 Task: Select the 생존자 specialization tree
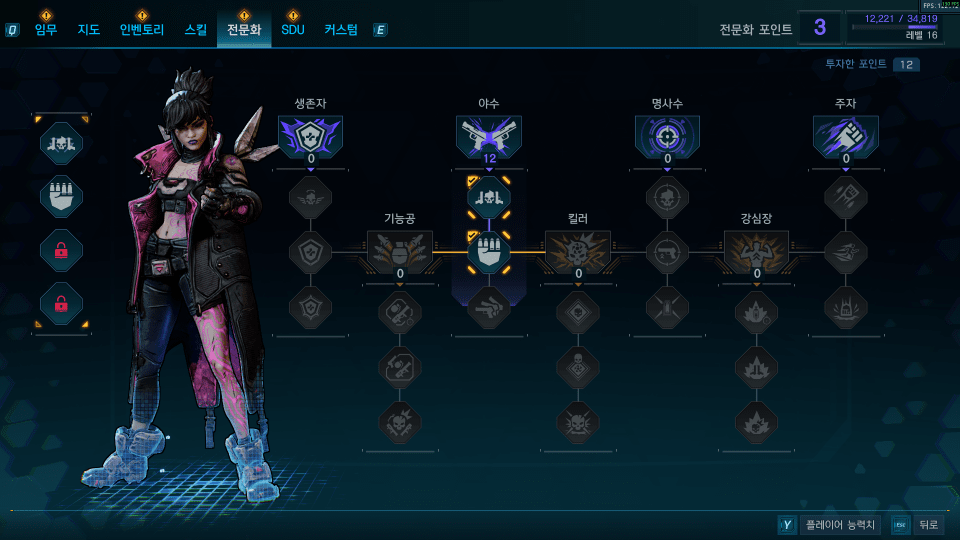point(310,136)
